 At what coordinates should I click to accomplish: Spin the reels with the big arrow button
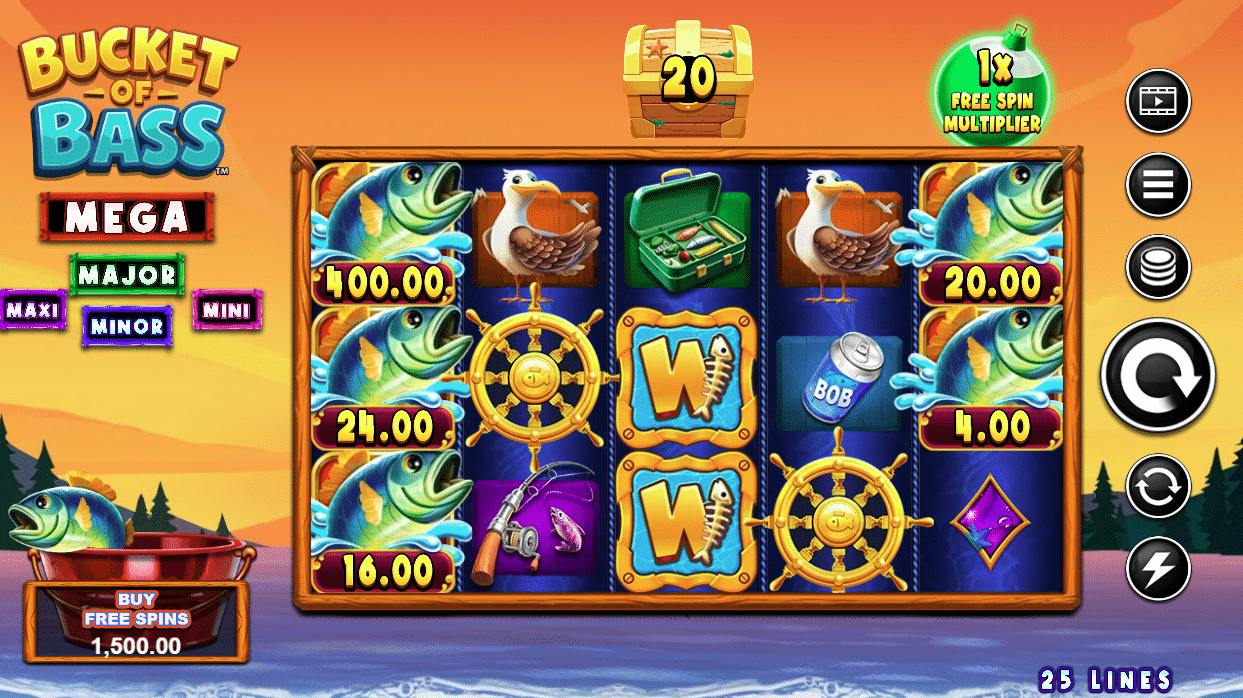pyautogui.click(x=1158, y=376)
